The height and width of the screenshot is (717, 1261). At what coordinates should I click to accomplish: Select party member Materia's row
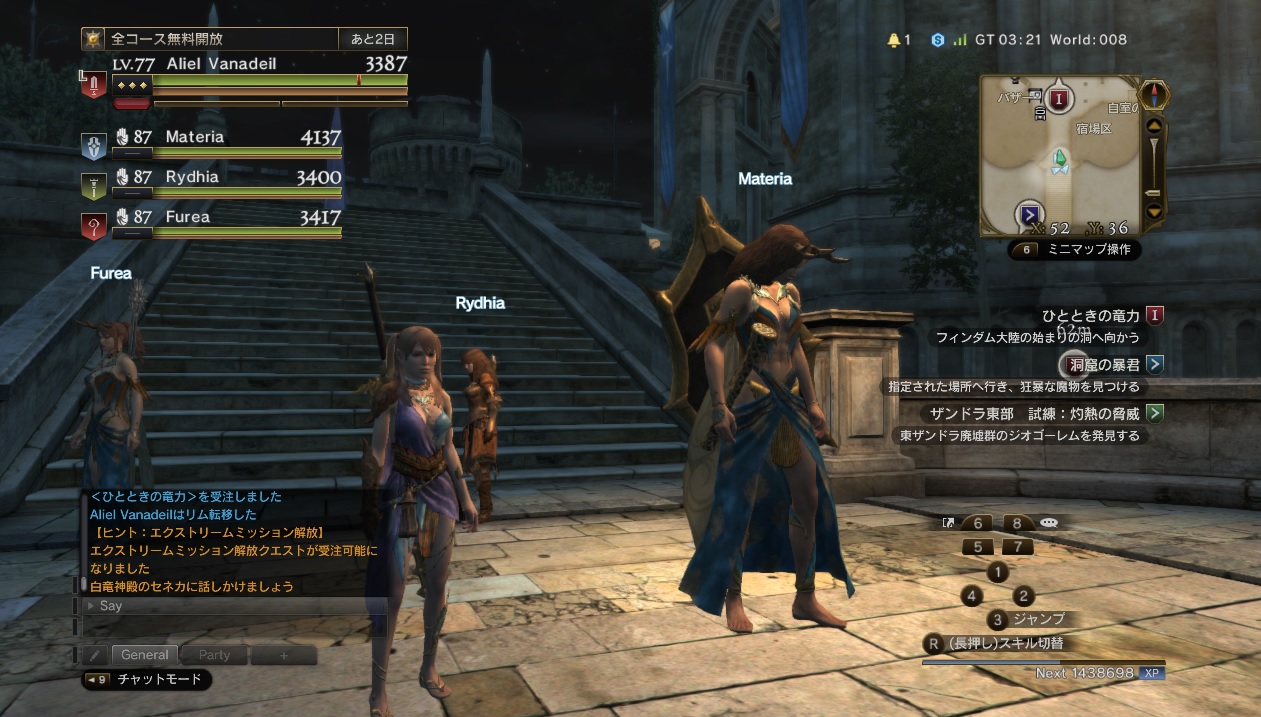[x=226, y=142]
